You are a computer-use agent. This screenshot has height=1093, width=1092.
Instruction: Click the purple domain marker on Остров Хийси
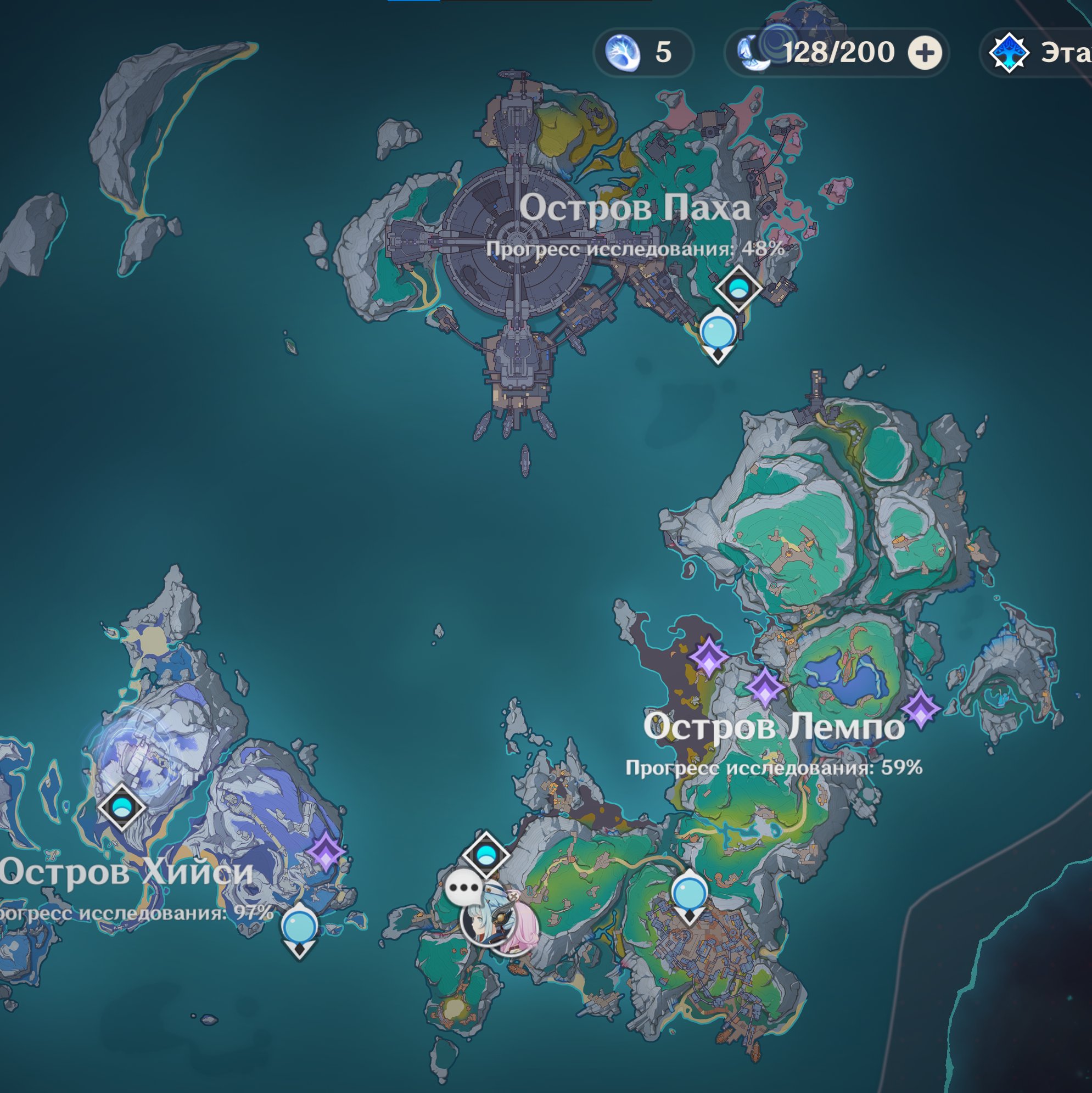click(x=327, y=853)
